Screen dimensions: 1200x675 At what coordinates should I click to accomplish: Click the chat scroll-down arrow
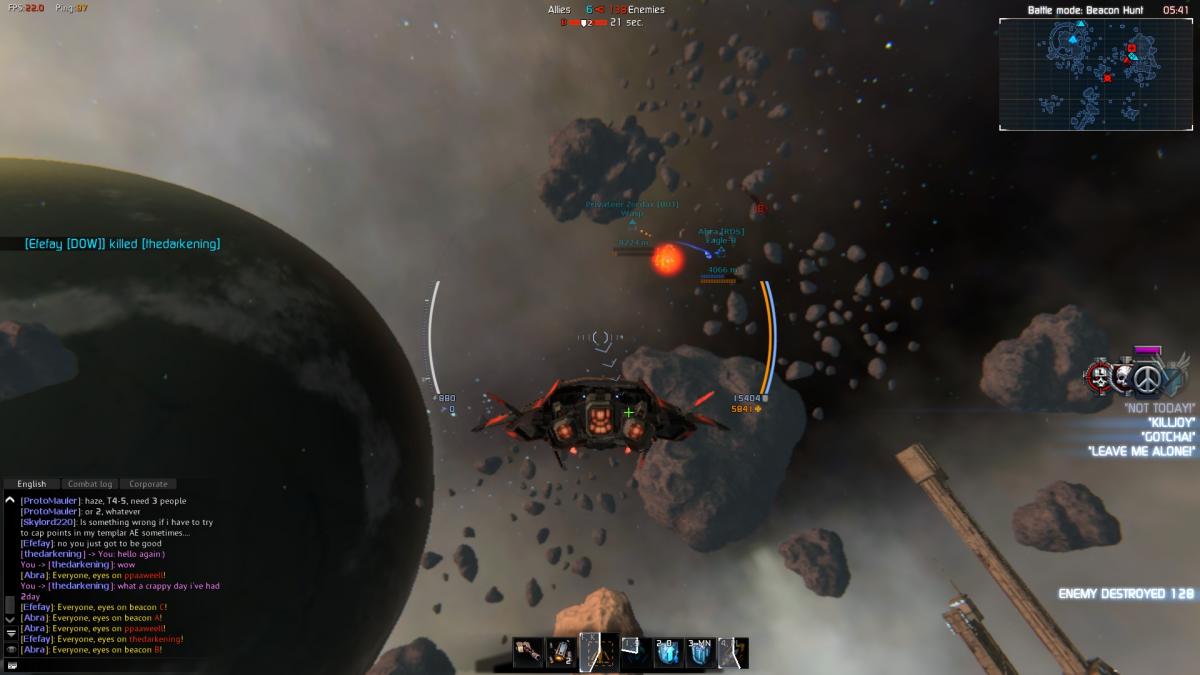point(10,621)
